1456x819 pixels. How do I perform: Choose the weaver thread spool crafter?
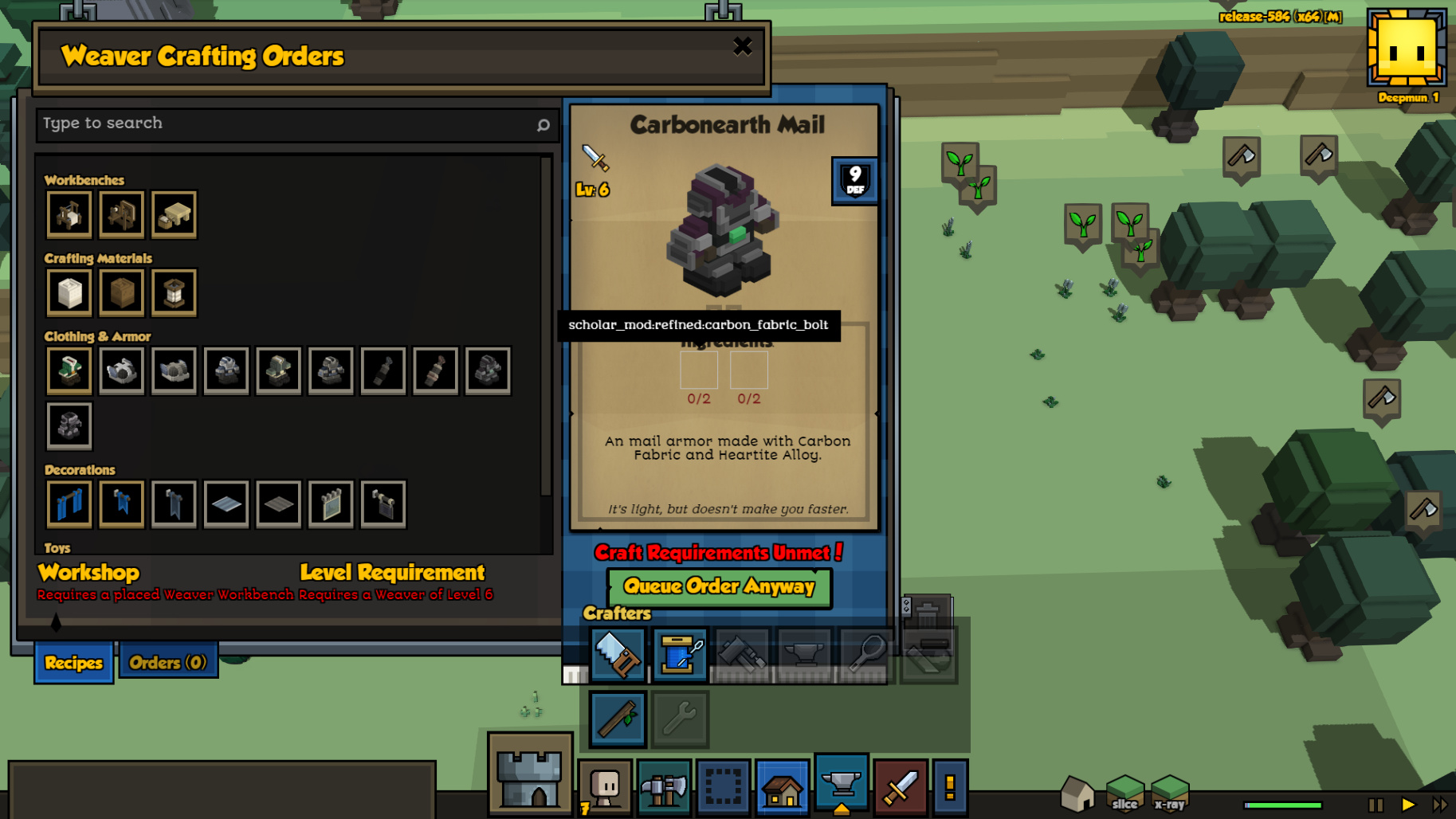tap(679, 655)
